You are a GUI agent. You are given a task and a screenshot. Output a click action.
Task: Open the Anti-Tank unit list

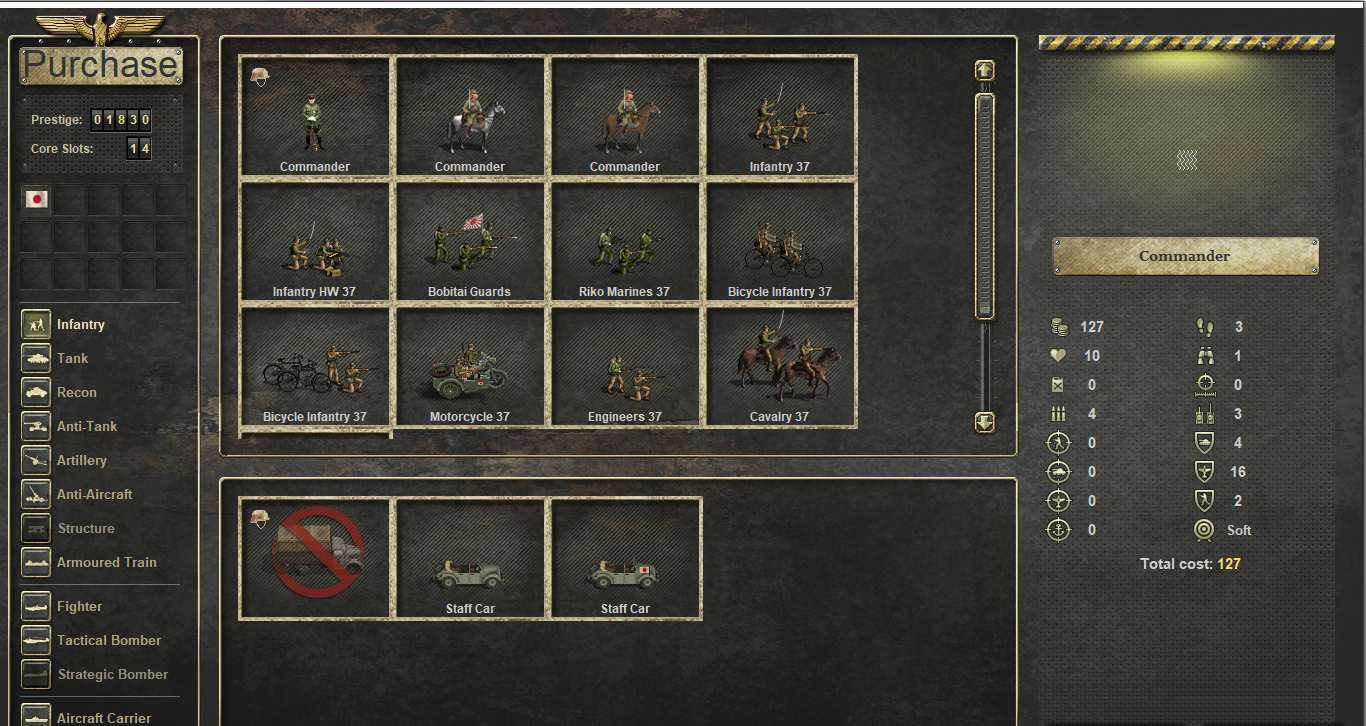86,426
